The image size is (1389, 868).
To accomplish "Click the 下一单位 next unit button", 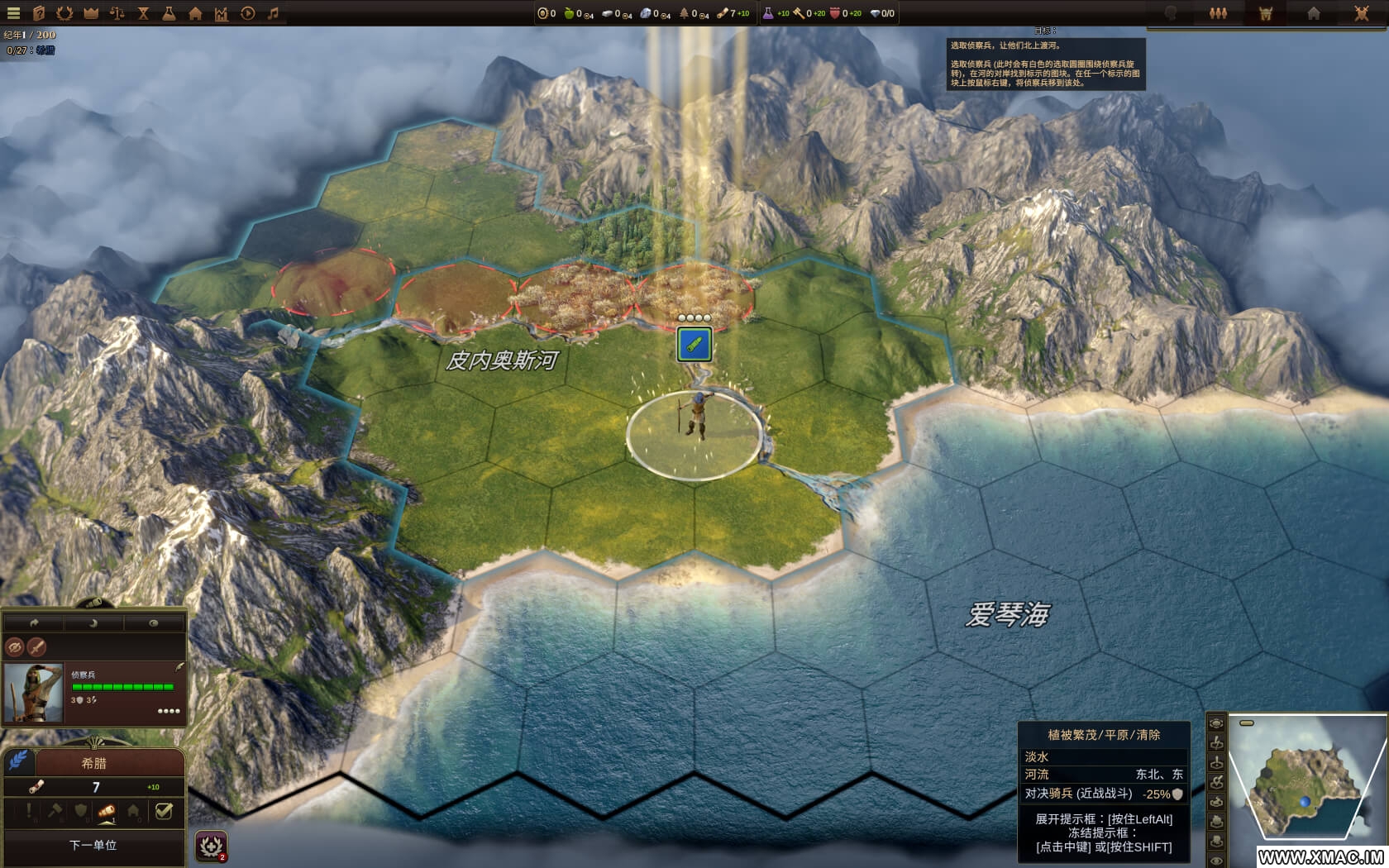I will point(93,845).
